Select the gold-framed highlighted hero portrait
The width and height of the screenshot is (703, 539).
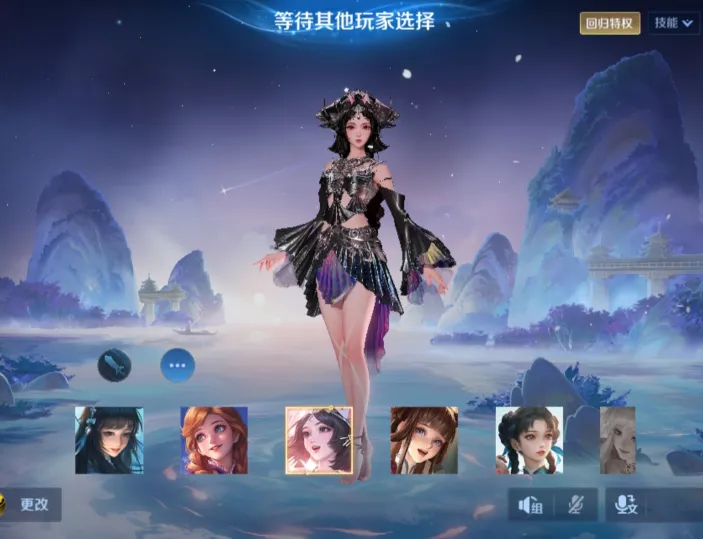click(x=319, y=440)
